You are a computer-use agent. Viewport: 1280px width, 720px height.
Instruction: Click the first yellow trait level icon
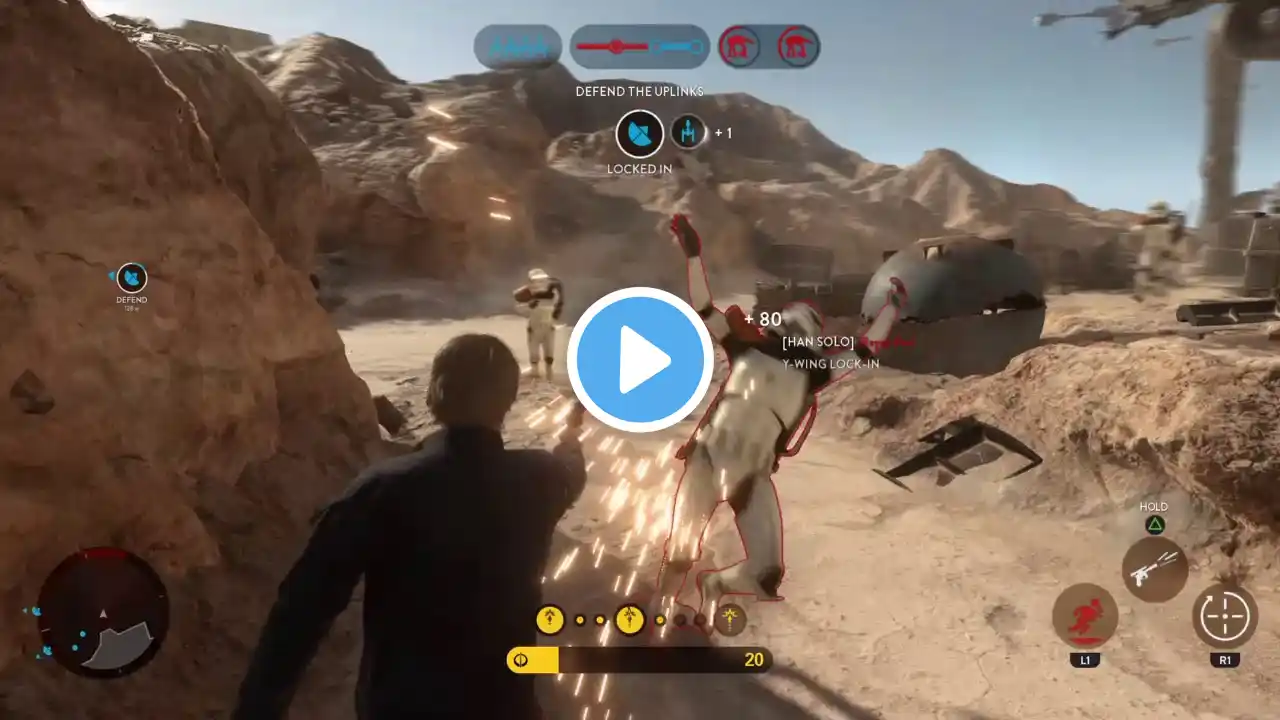tap(550, 620)
